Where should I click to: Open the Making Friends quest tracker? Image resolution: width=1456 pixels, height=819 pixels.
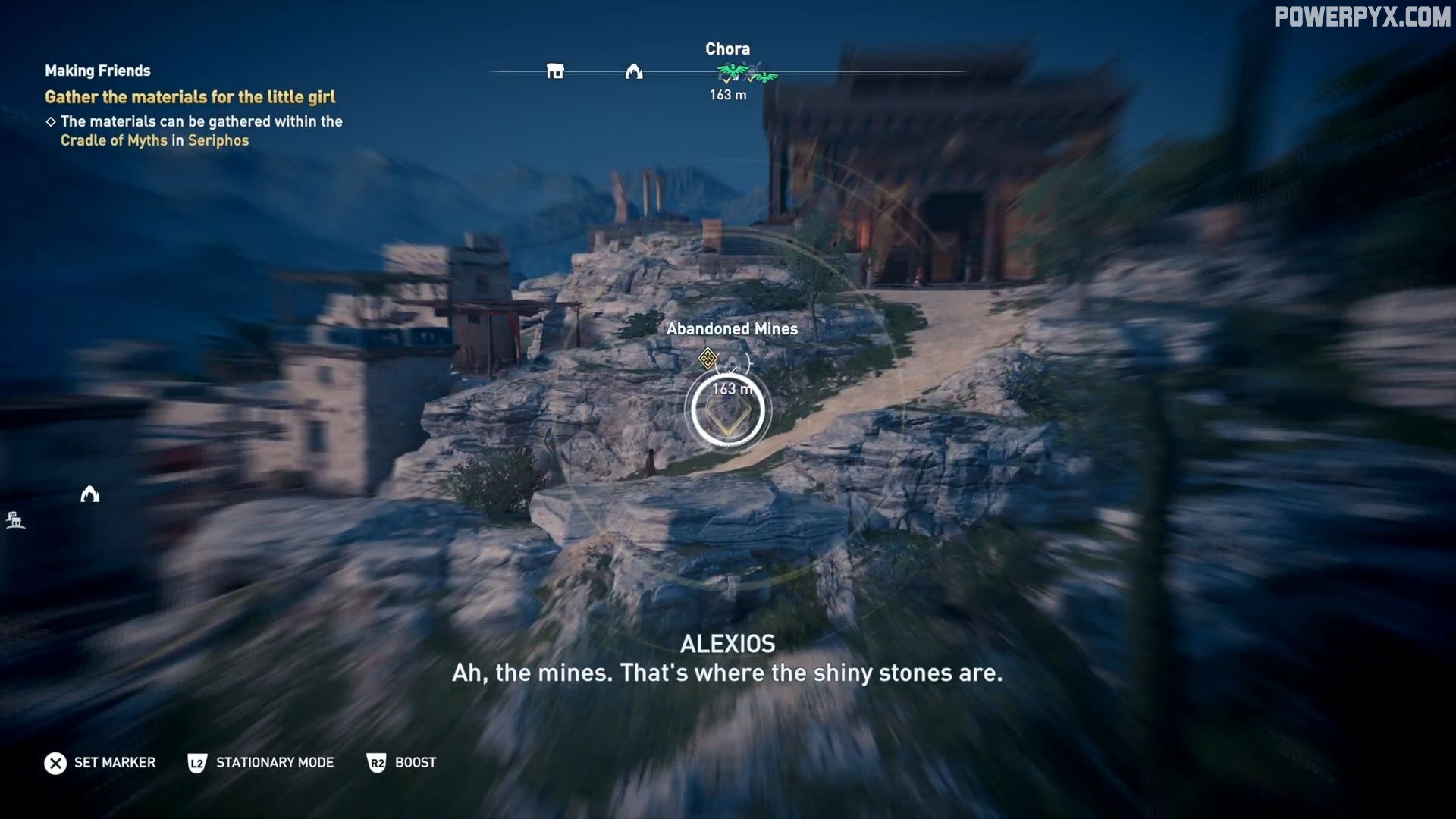point(98,71)
